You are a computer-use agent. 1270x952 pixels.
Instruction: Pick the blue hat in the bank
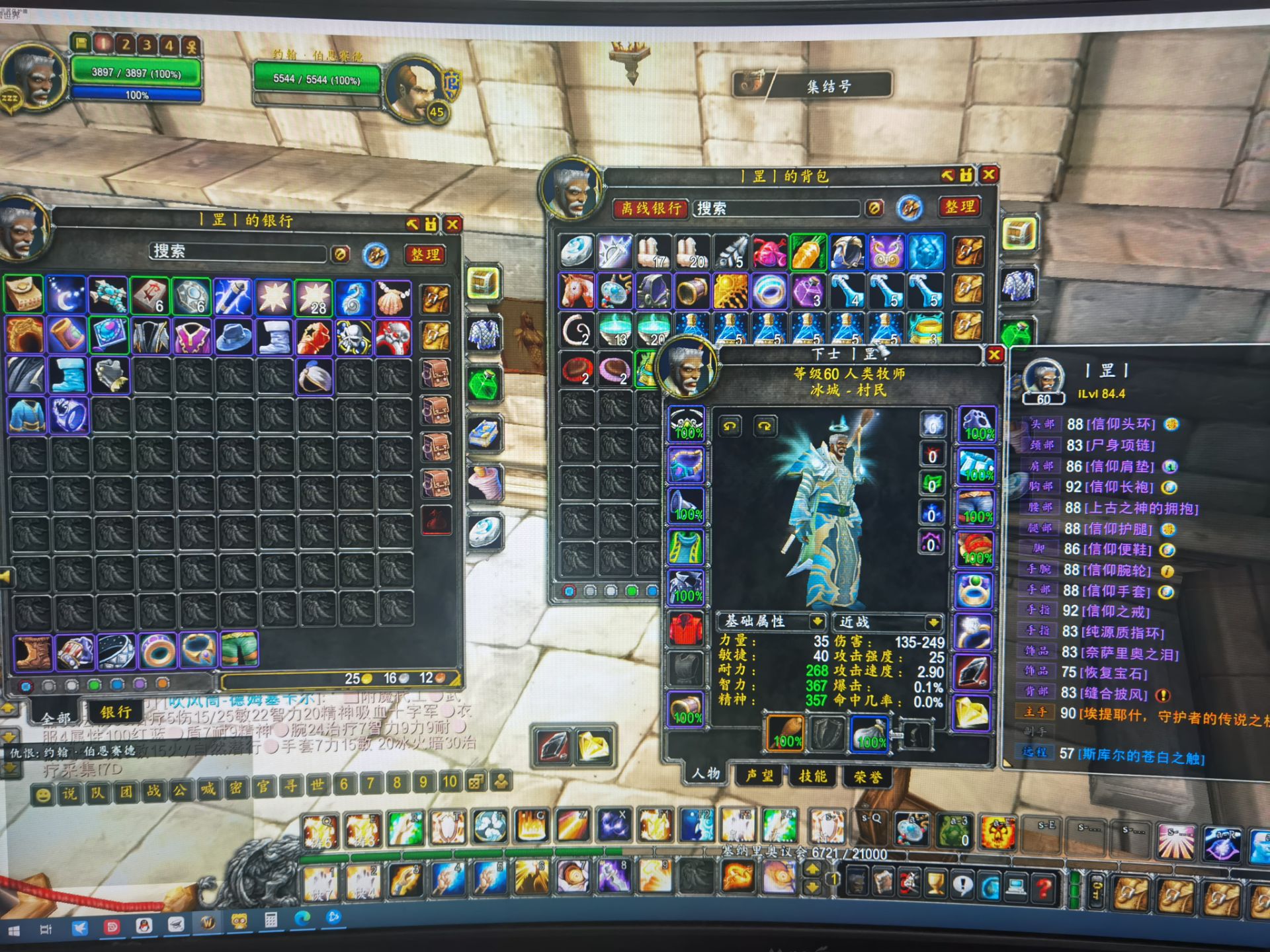click(233, 336)
